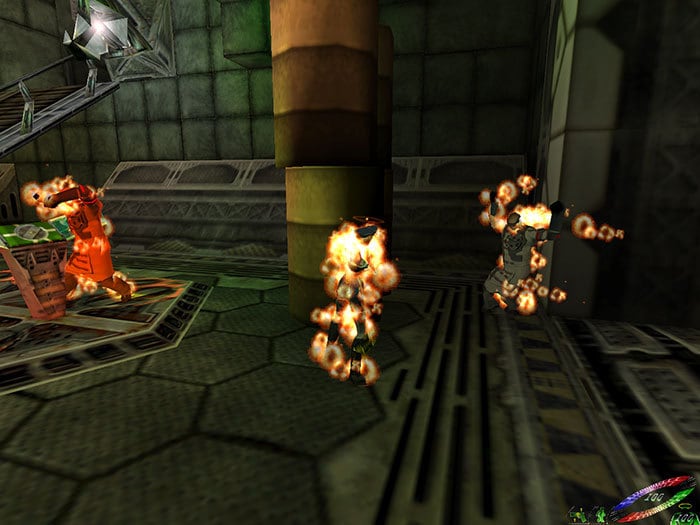Select the green weapon icon in the HUD

tap(577, 516)
